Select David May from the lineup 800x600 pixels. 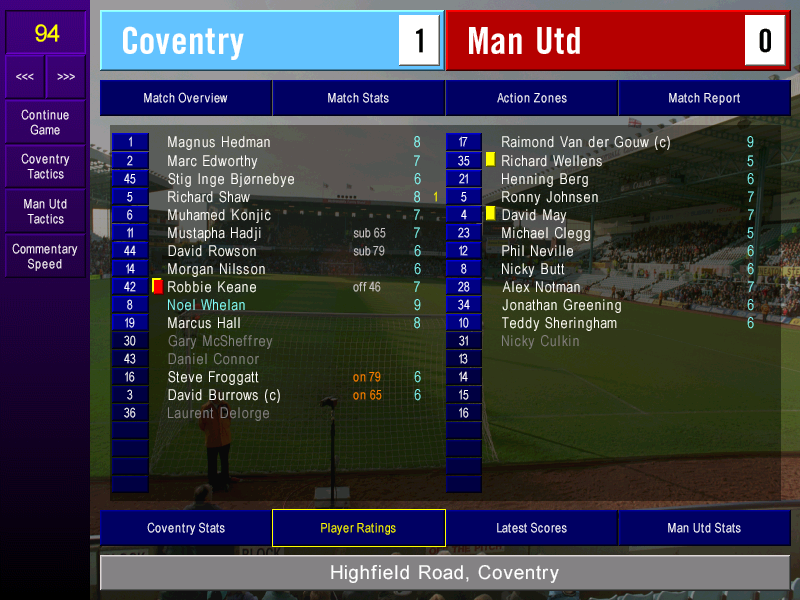[x=533, y=215]
